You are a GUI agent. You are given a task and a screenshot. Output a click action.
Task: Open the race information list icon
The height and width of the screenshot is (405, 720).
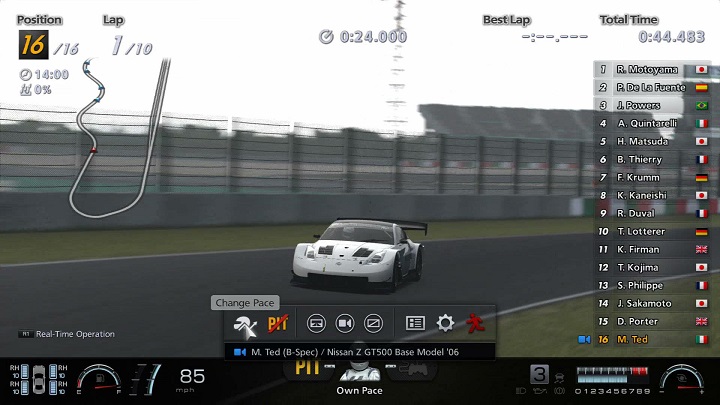coord(416,323)
